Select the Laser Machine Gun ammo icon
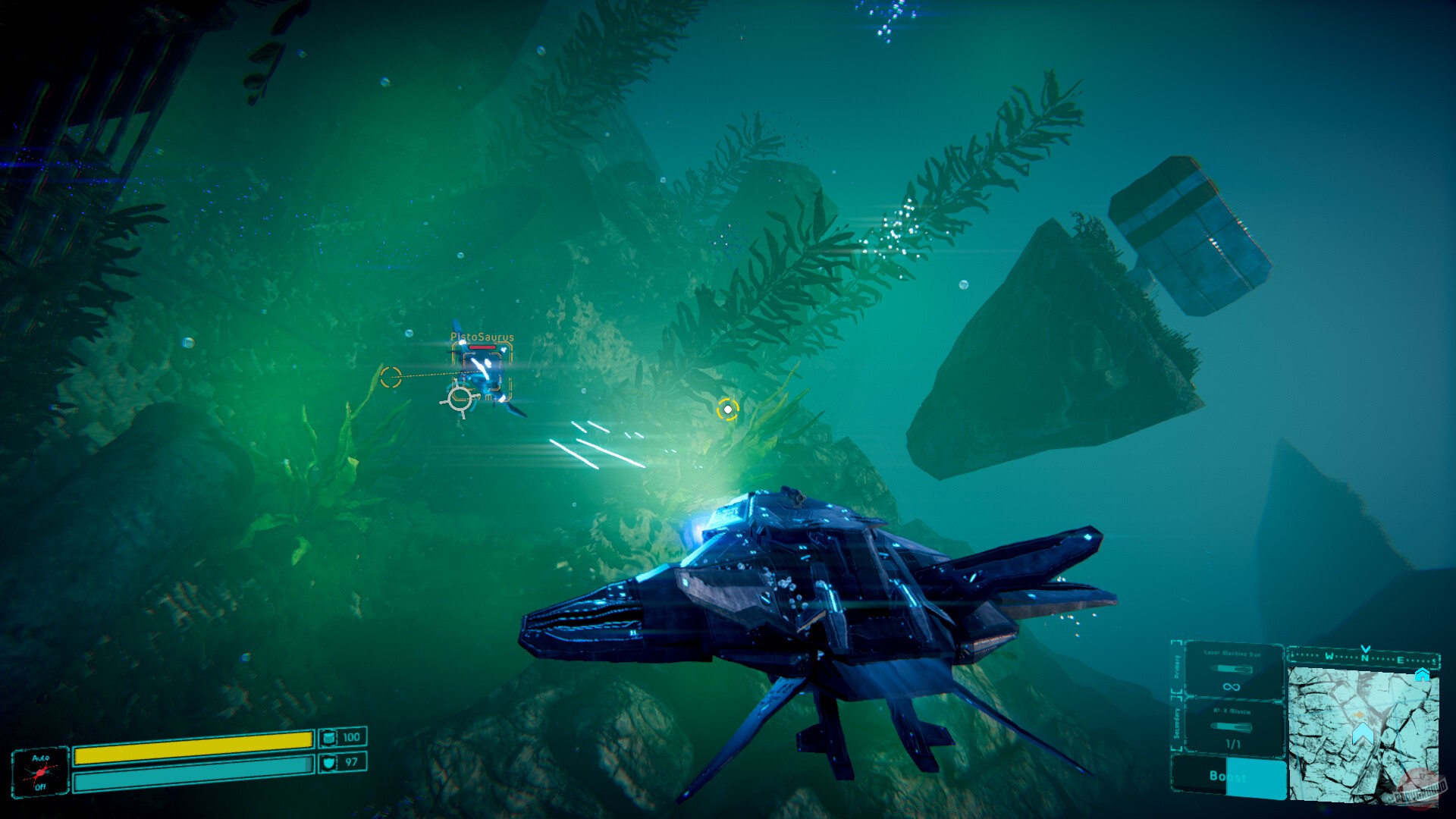 coord(1231,669)
